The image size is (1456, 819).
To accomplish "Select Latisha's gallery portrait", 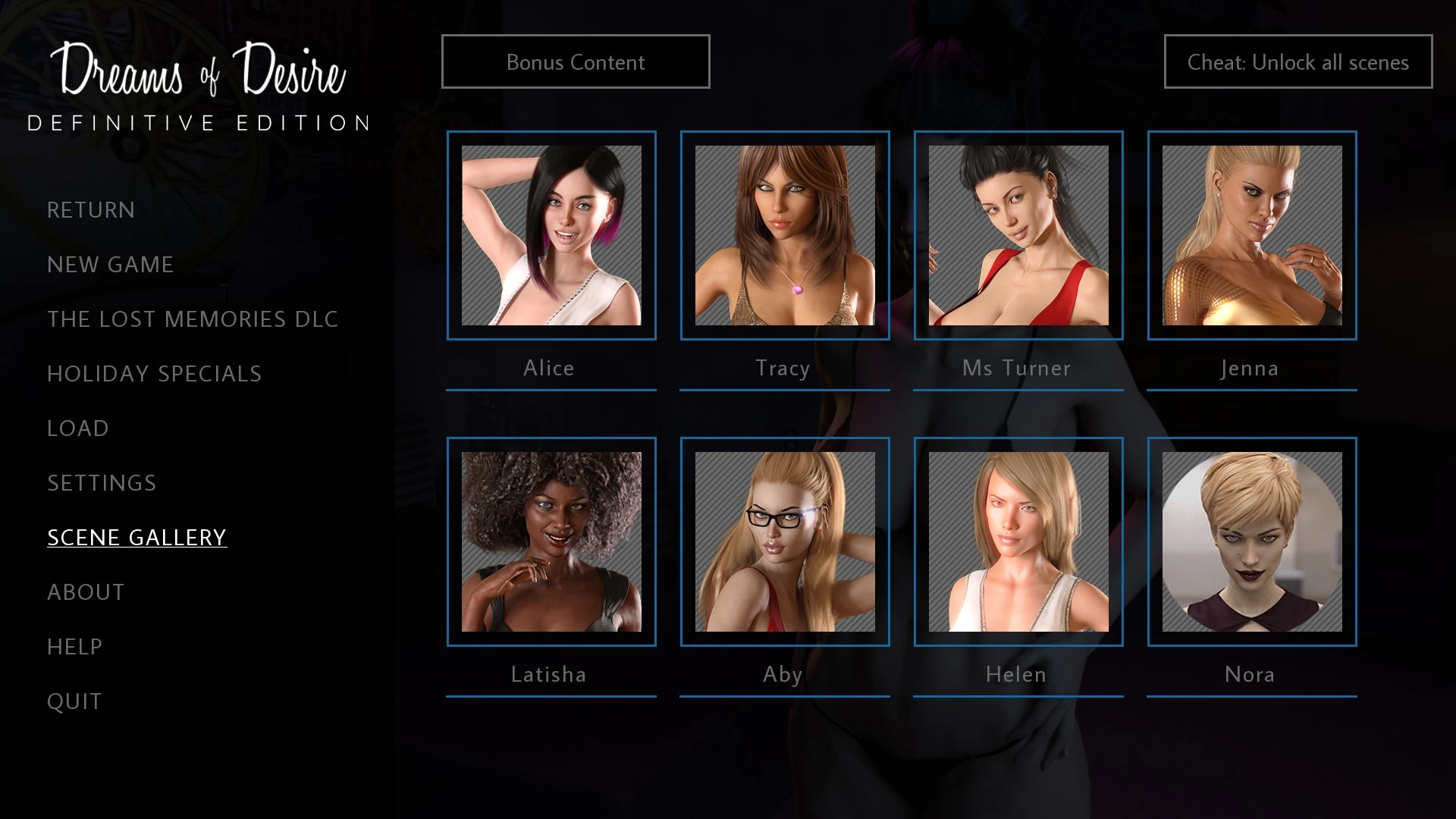I will pos(551,542).
